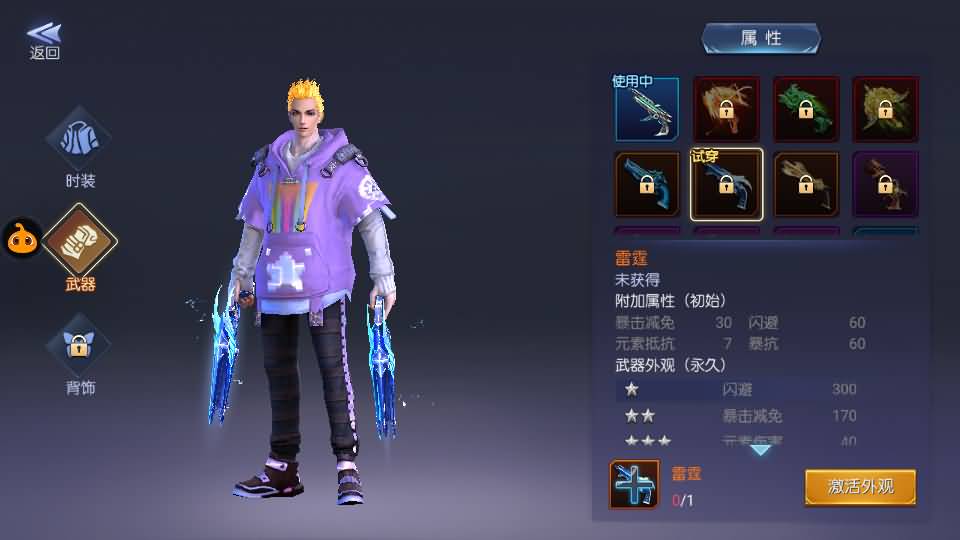Pick the locked green dragon weapon skin

point(806,109)
